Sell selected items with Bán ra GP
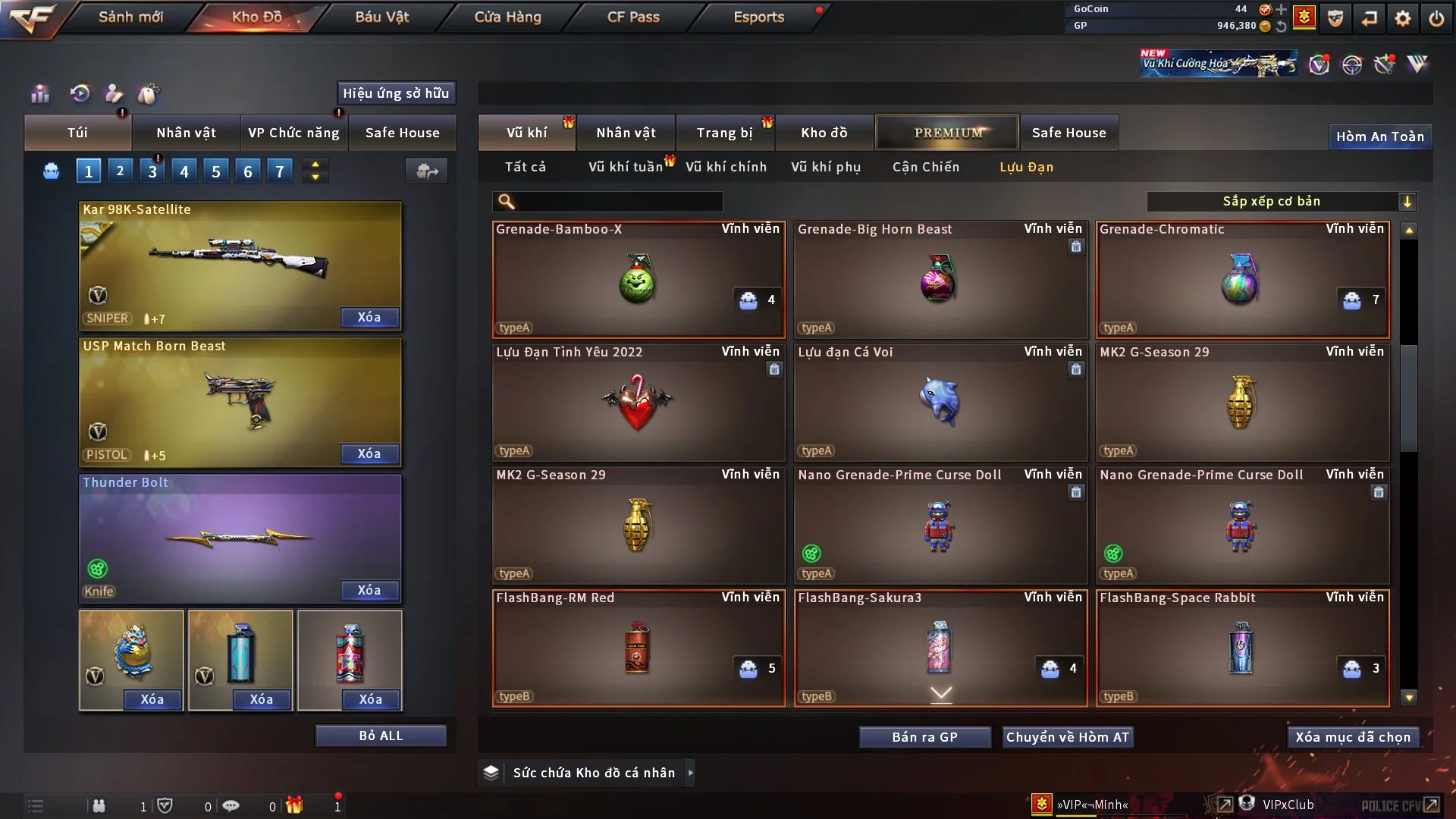The width and height of the screenshot is (1456, 819). click(924, 737)
